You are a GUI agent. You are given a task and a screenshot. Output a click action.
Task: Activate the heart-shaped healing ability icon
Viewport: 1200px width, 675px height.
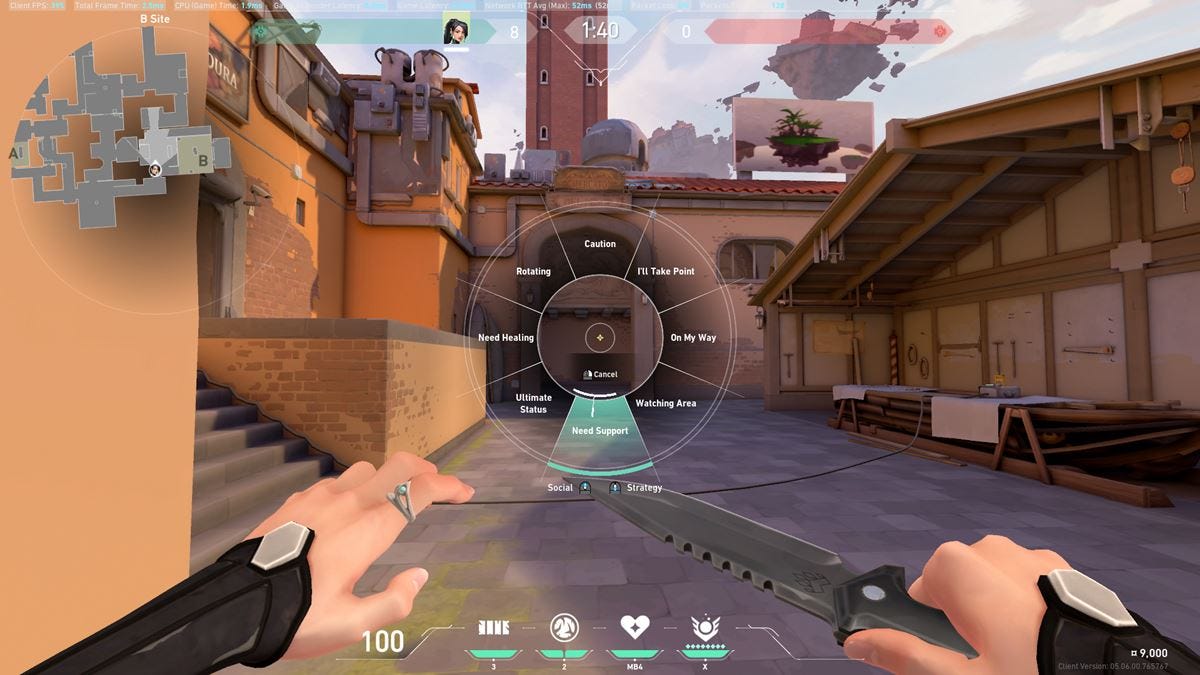[x=635, y=628]
